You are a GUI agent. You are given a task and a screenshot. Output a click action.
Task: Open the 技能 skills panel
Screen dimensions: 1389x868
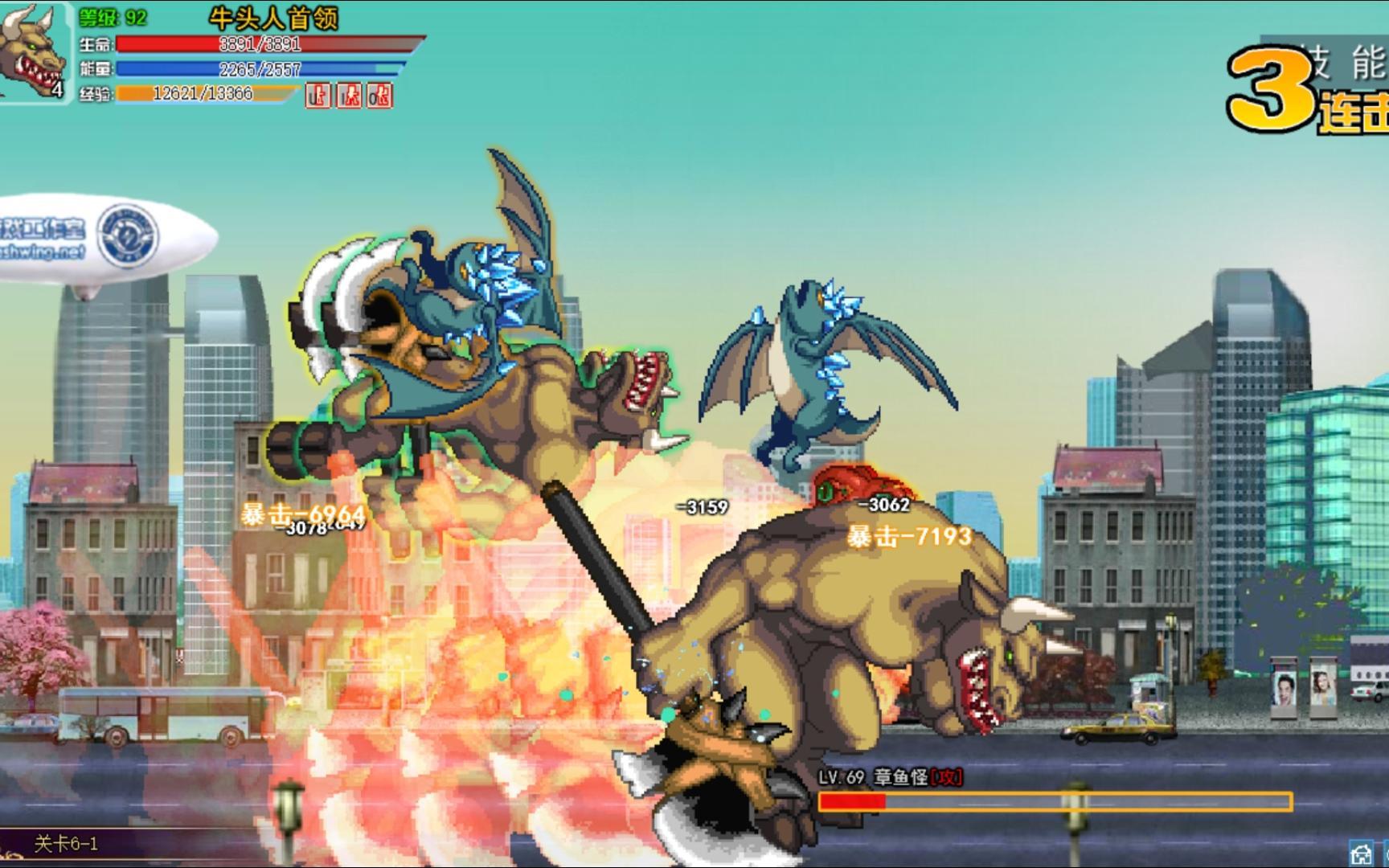pos(1349,61)
